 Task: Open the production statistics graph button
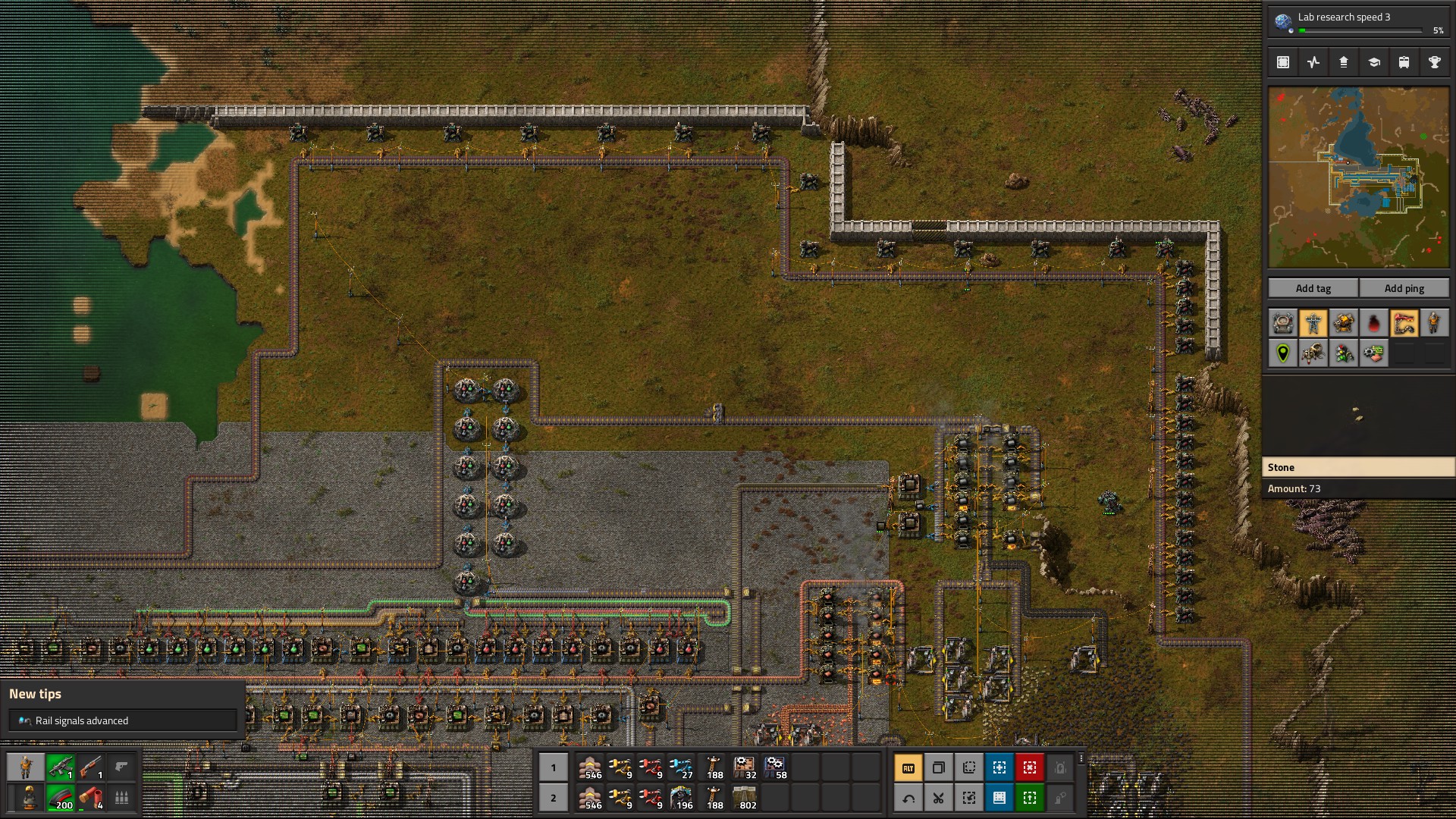click(x=1313, y=63)
